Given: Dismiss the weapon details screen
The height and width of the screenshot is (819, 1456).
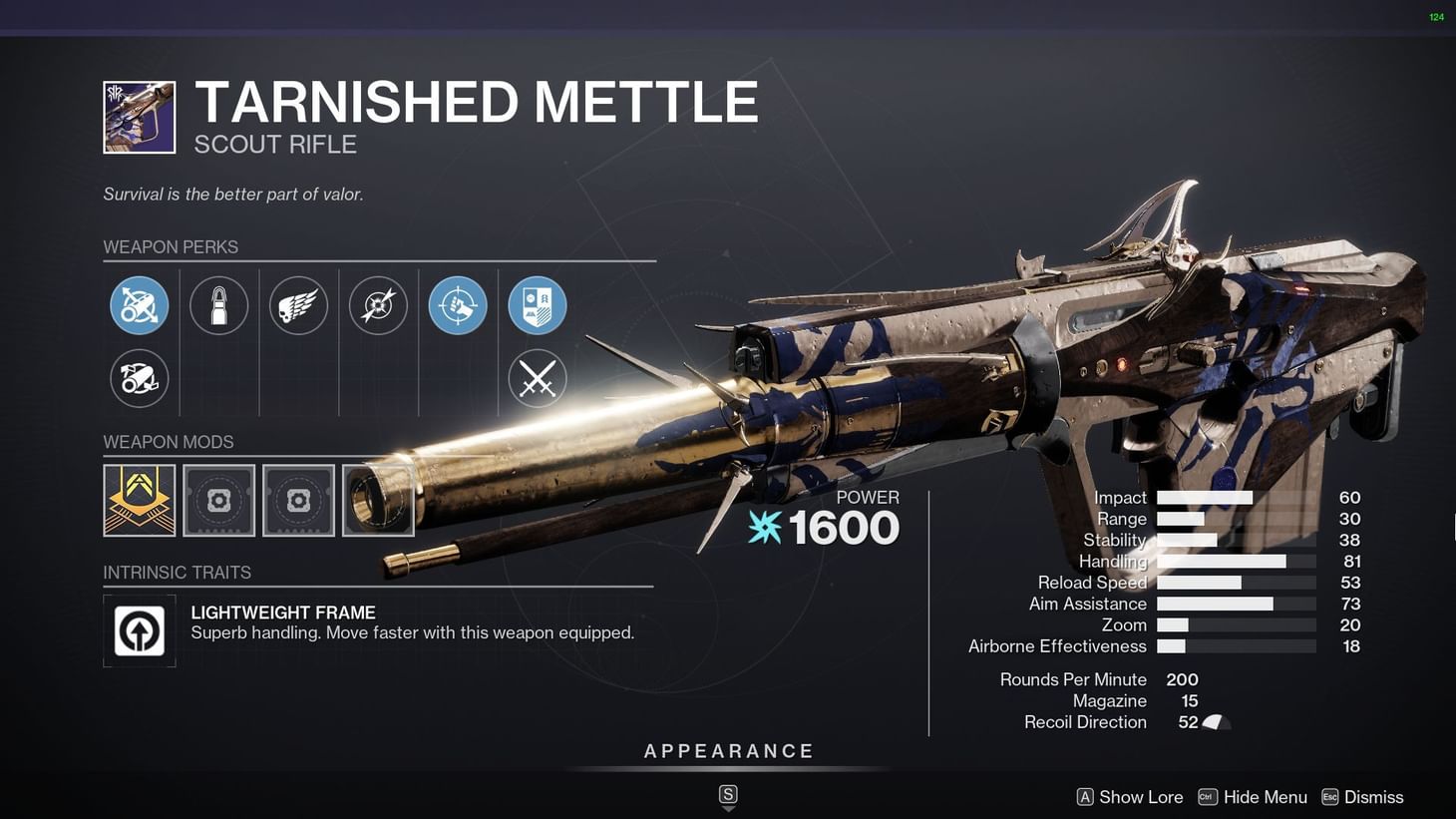Looking at the screenshot, I should click(1376, 796).
